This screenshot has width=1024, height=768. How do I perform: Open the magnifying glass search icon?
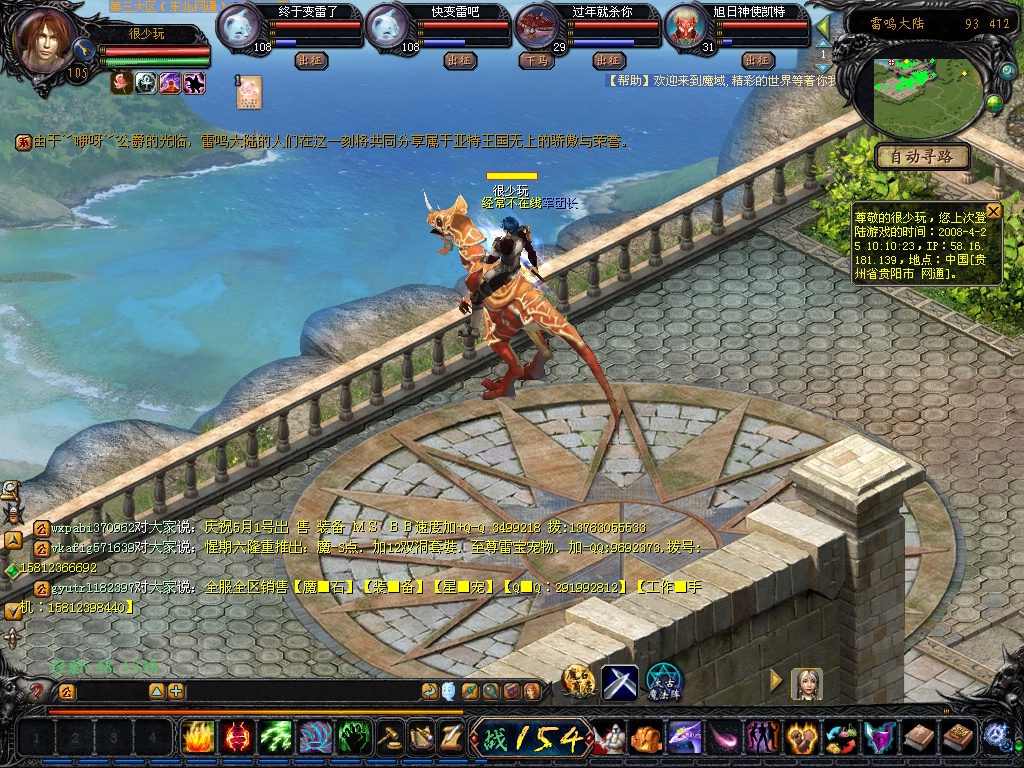coord(490,691)
